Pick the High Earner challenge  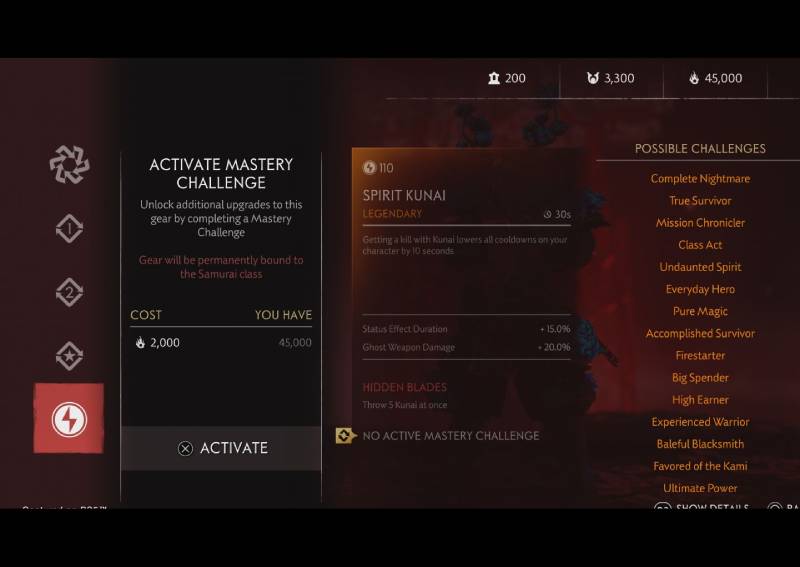[x=700, y=400]
